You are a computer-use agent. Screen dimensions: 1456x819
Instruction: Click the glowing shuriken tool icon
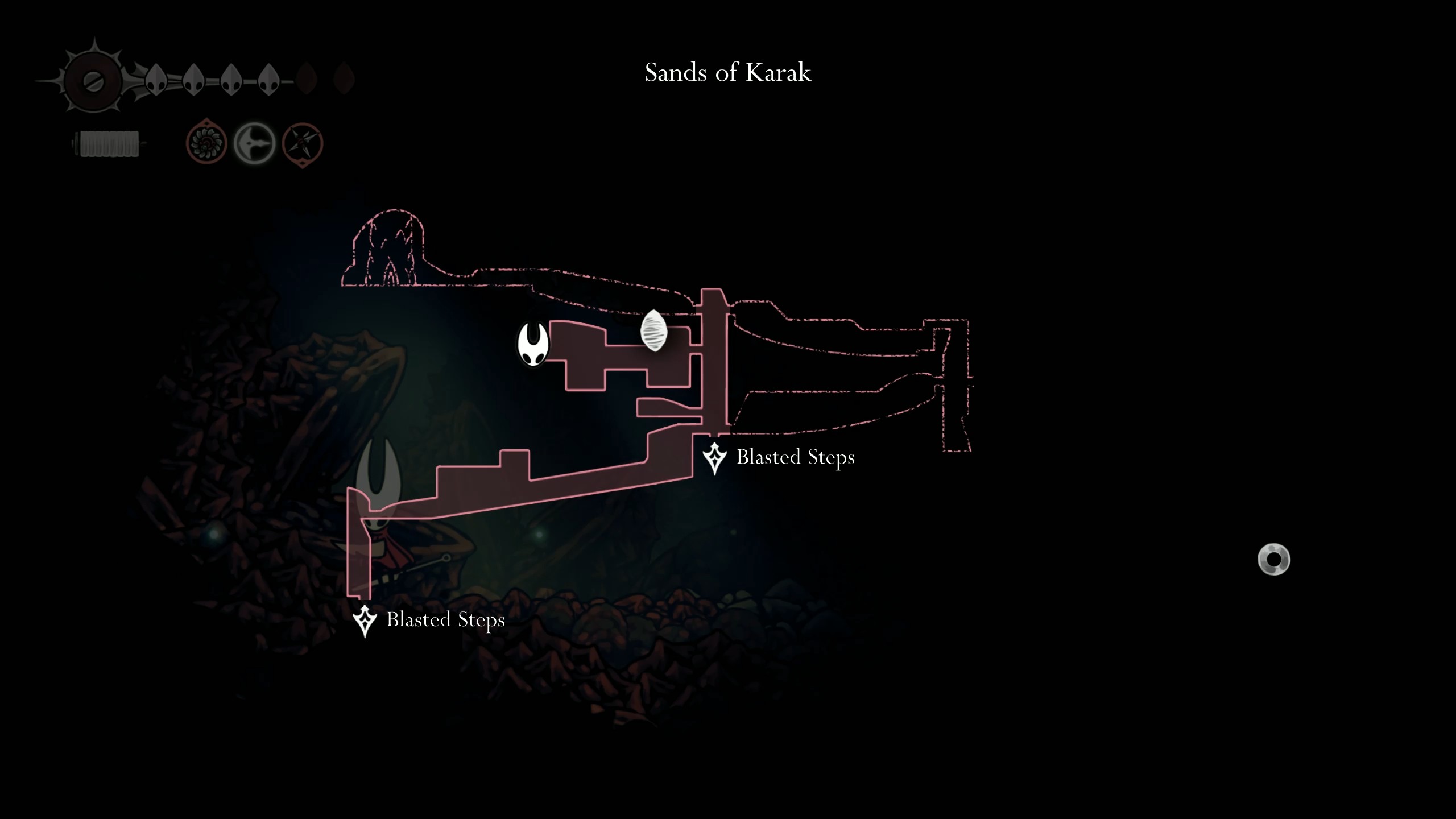[x=254, y=144]
